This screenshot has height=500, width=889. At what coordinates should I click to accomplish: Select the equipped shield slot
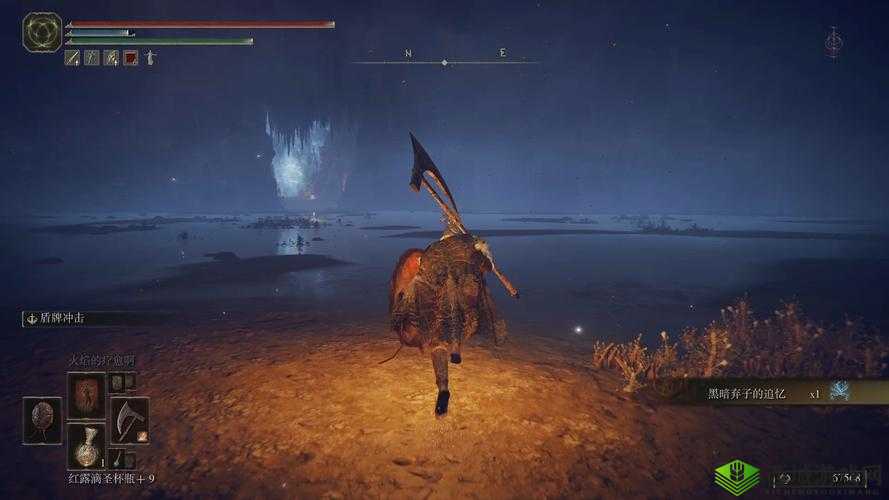[x=86, y=394]
